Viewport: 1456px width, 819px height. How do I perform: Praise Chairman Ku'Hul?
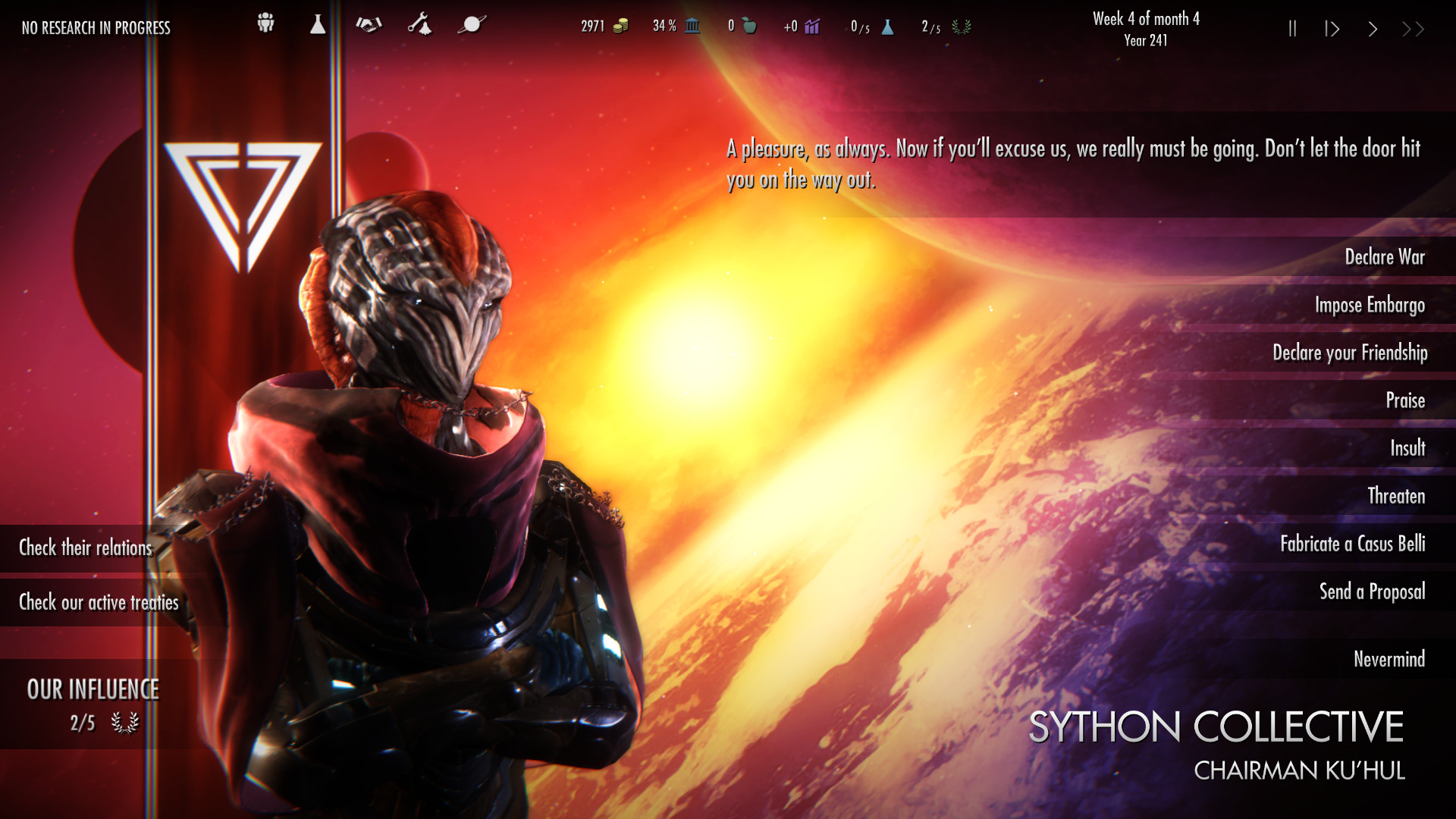click(1406, 400)
